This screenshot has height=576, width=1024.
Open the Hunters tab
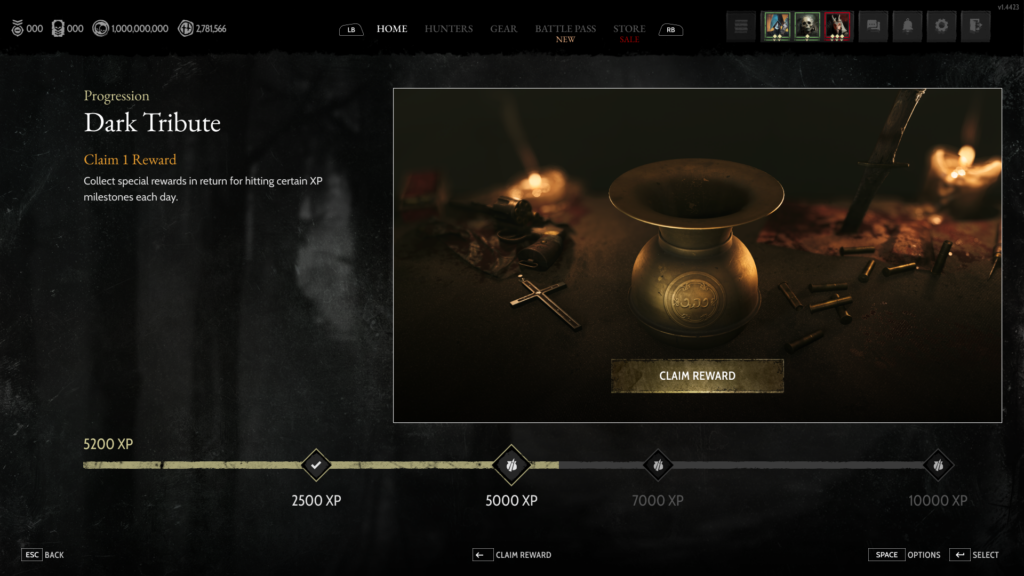[x=449, y=29]
